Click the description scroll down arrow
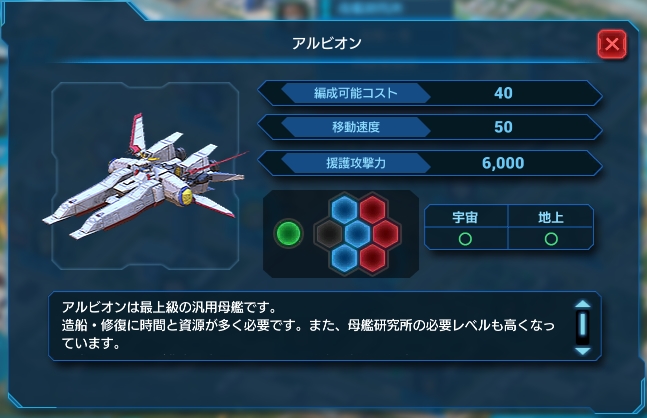The image size is (647, 418). tap(582, 350)
